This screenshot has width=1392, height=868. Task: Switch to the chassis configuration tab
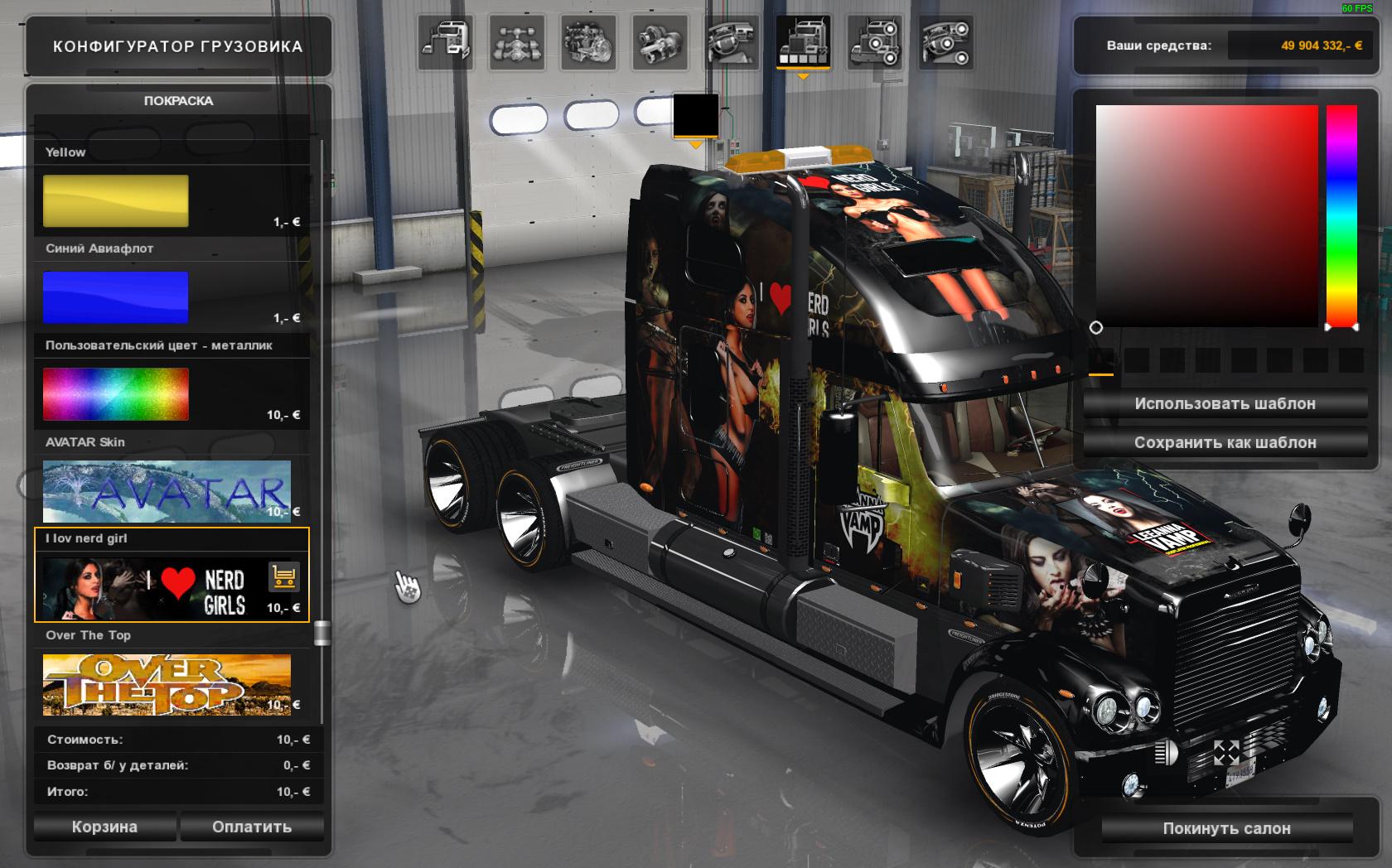(517, 41)
